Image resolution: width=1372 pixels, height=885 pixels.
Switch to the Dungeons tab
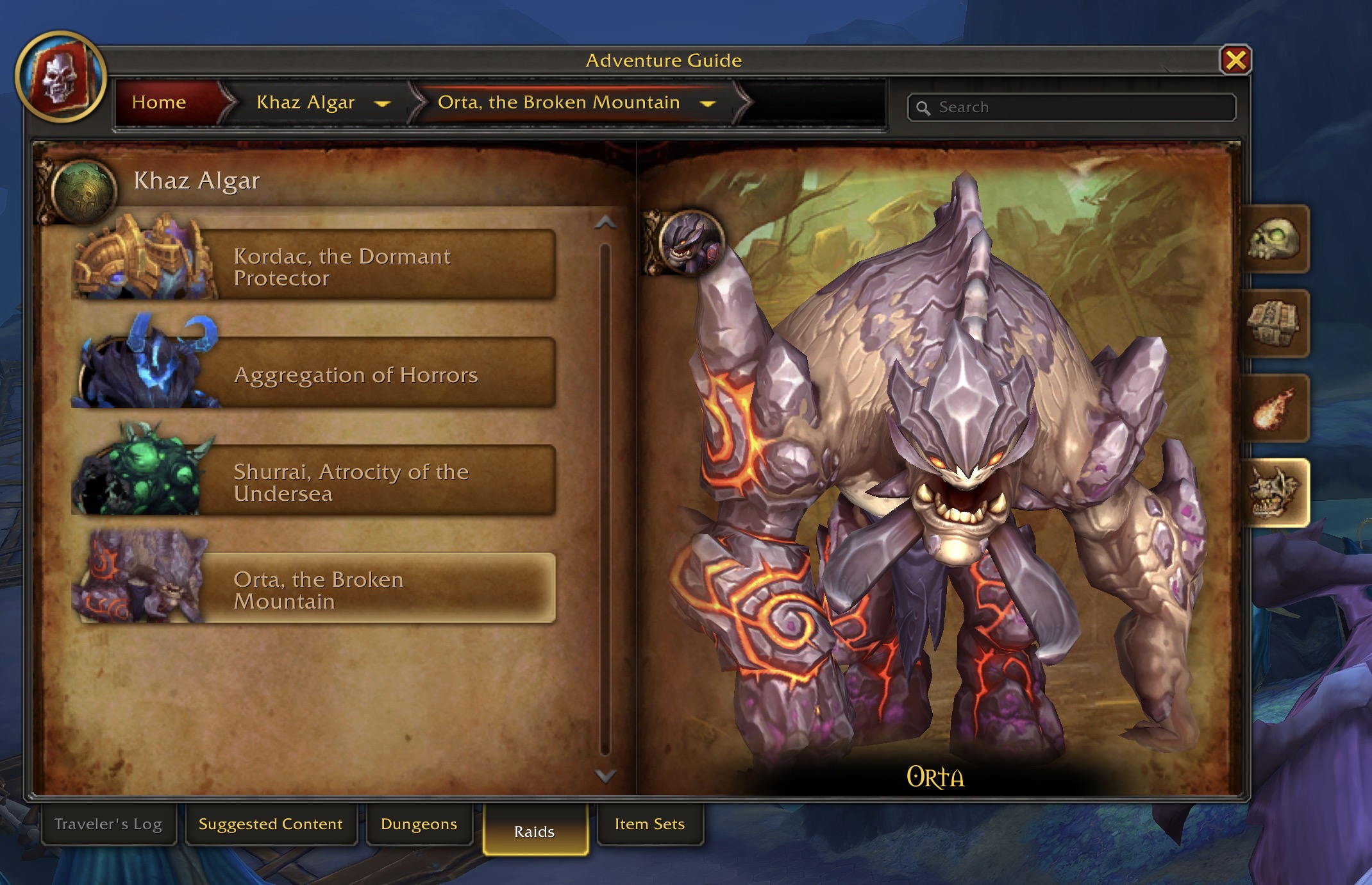tap(419, 824)
